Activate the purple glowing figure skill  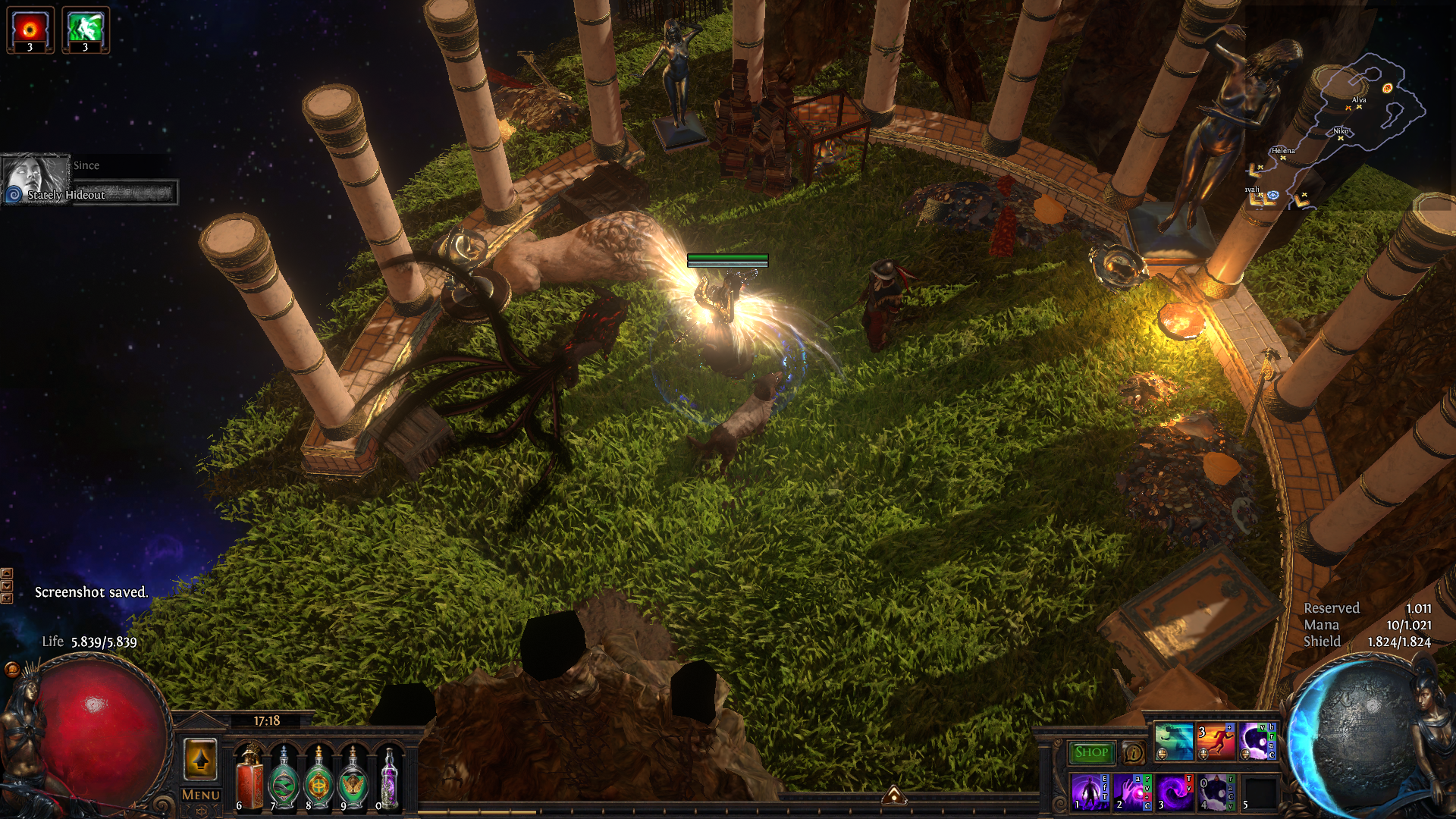click(x=1090, y=792)
